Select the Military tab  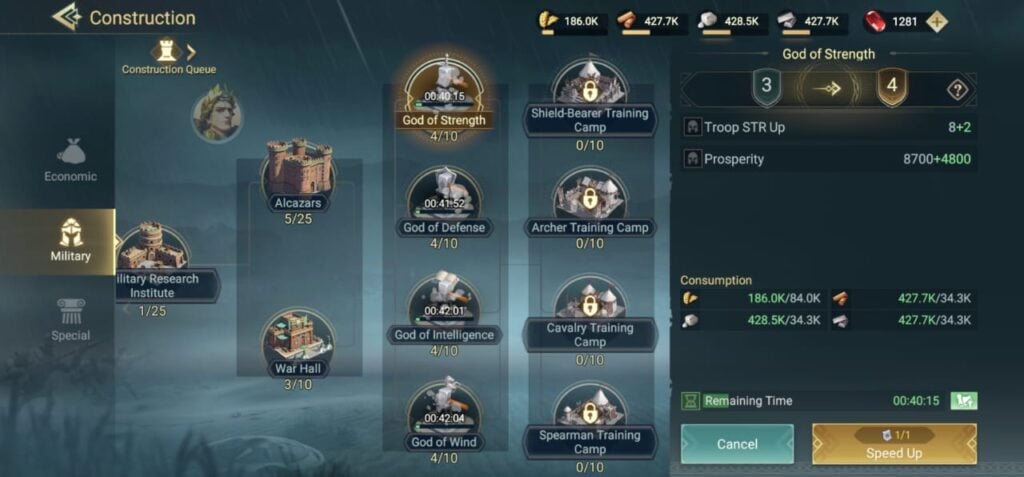click(x=71, y=239)
